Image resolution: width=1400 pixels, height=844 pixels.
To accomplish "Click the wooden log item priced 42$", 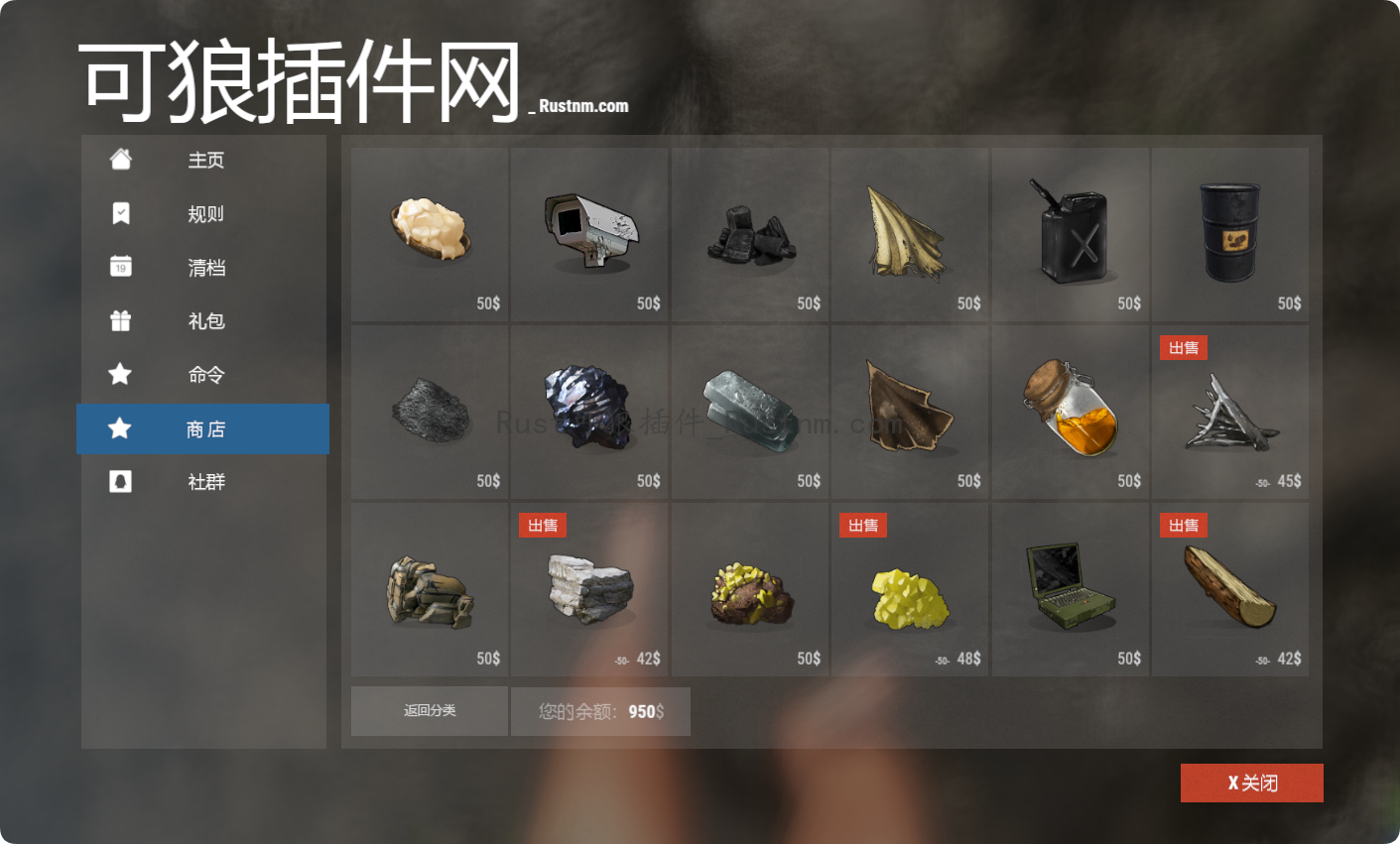I will point(1229,588).
